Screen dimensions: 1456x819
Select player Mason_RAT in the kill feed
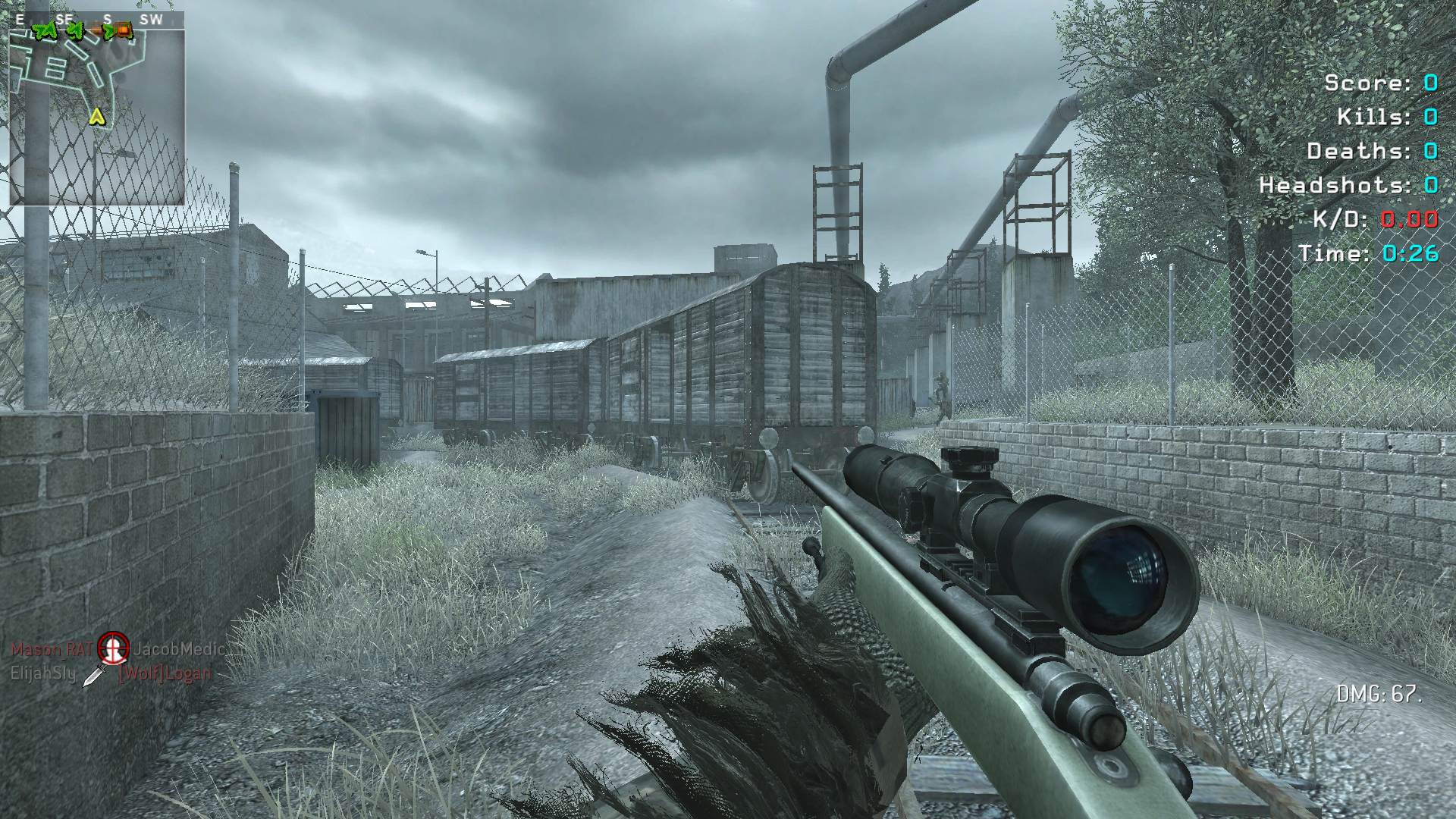click(x=51, y=649)
